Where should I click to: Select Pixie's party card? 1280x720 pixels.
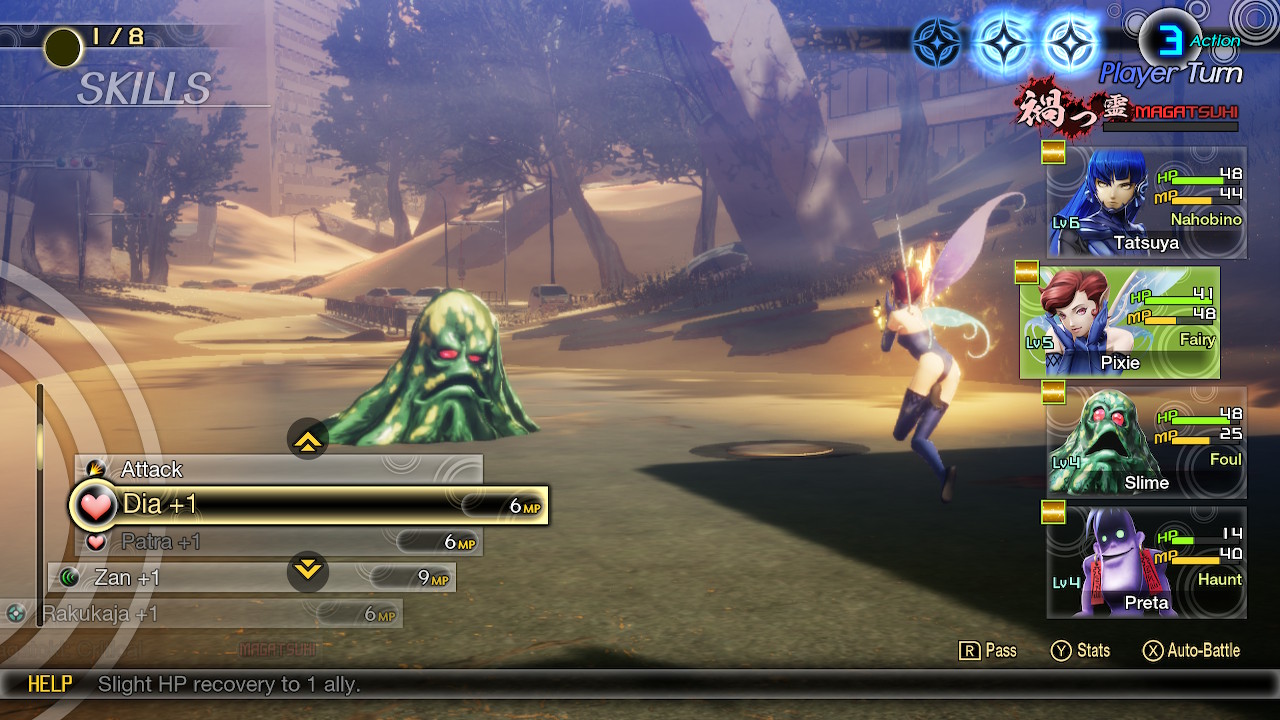click(1120, 322)
